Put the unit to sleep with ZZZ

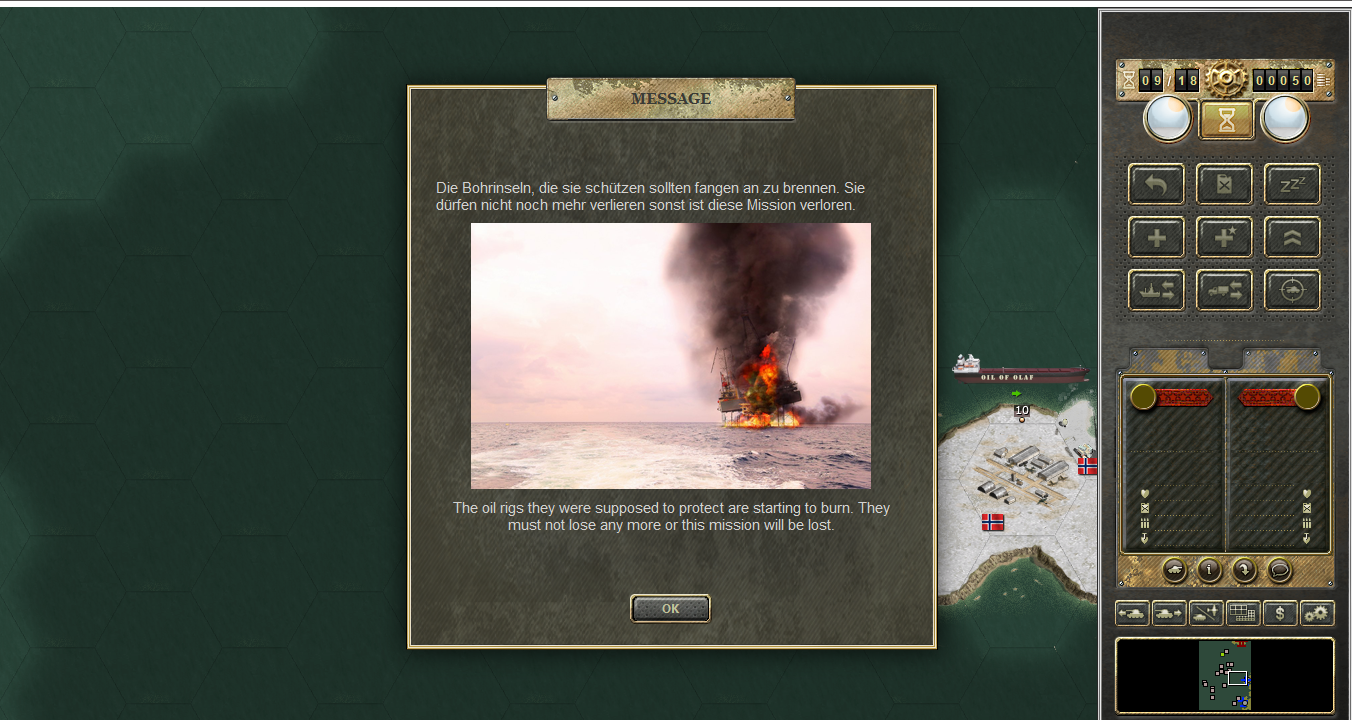point(1292,184)
